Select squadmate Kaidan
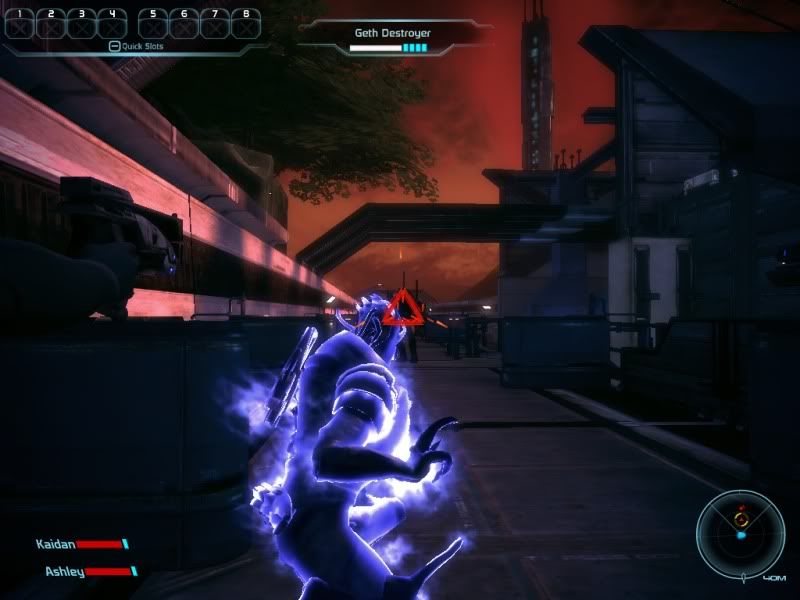This screenshot has height=600, width=800. point(79,544)
